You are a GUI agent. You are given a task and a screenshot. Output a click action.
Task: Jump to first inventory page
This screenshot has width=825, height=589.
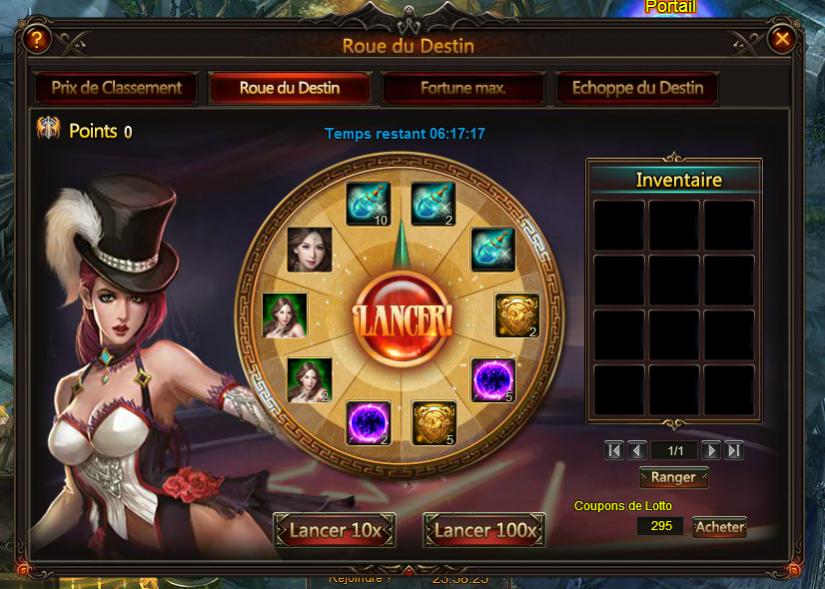click(614, 451)
